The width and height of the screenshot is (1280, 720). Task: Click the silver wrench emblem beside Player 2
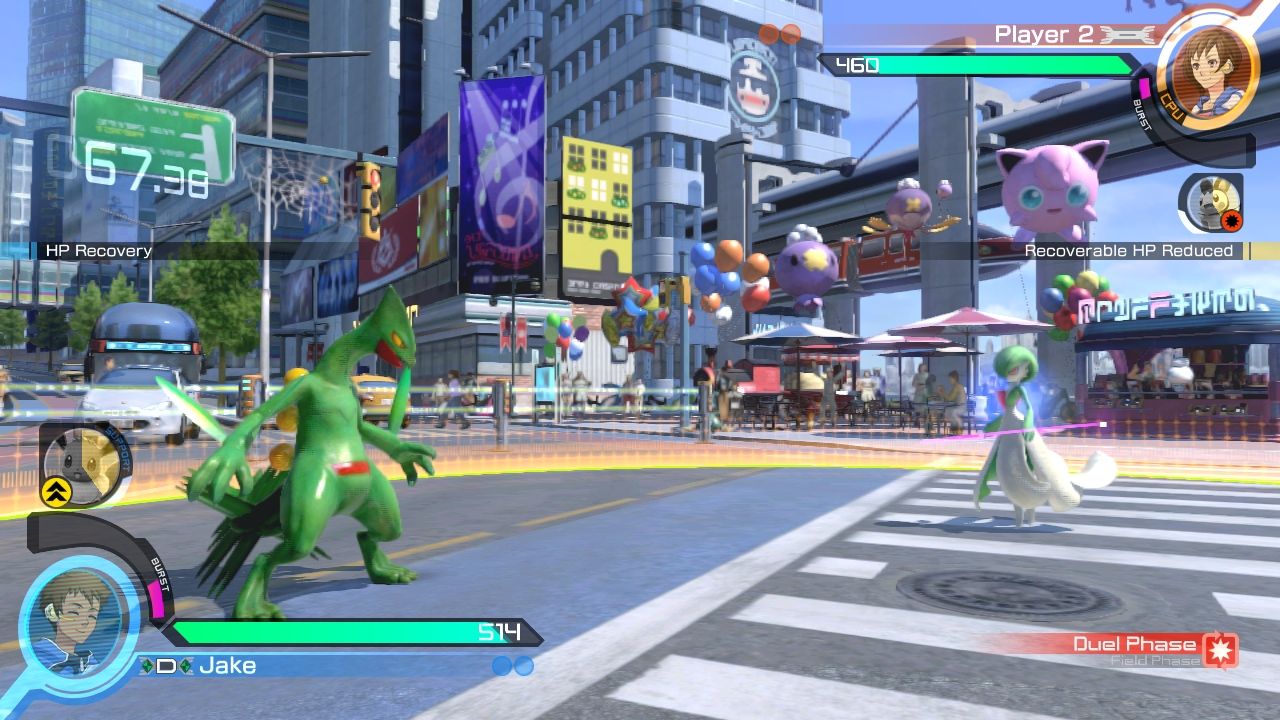point(1123,35)
